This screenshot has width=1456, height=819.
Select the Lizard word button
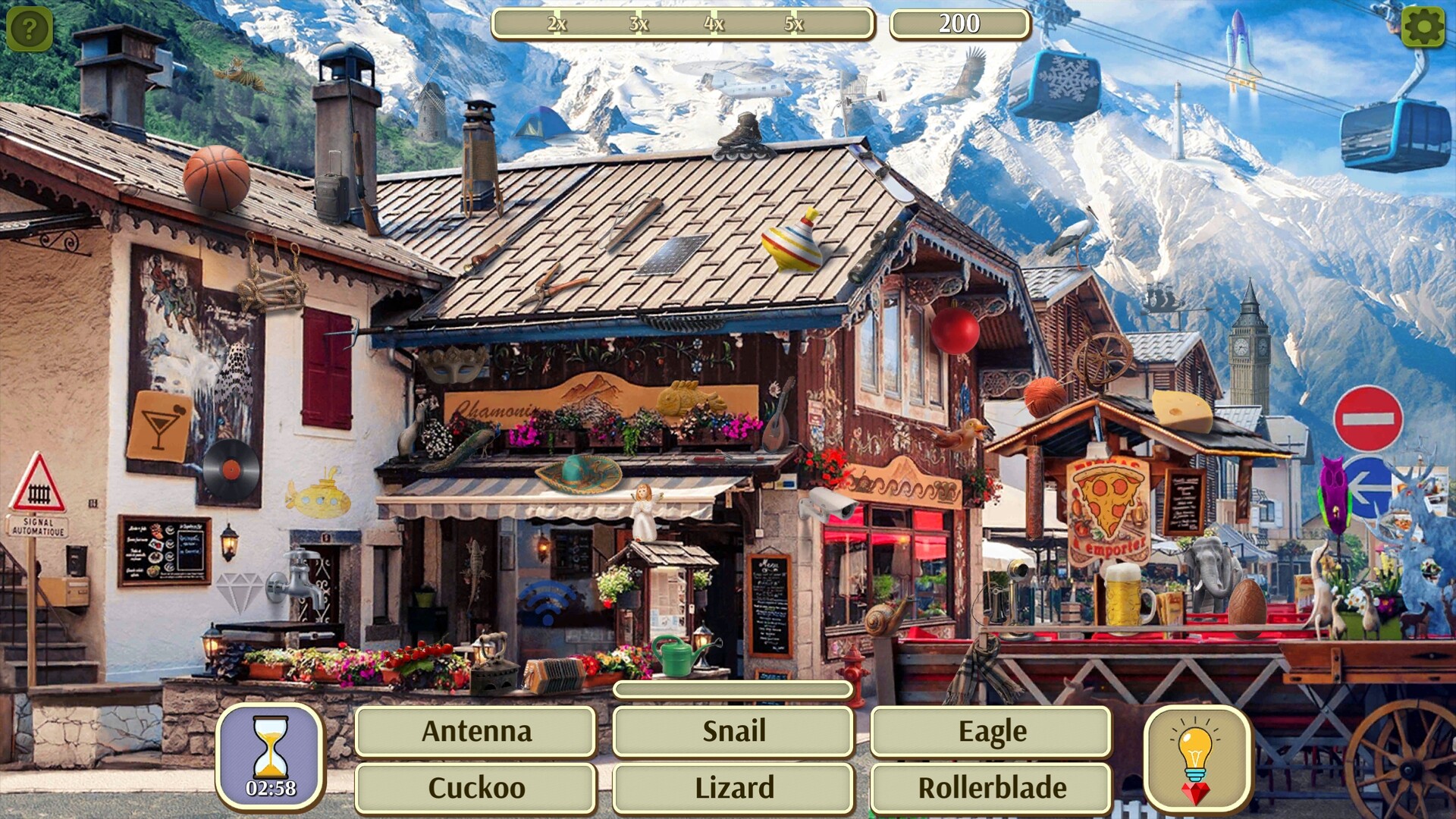click(733, 787)
